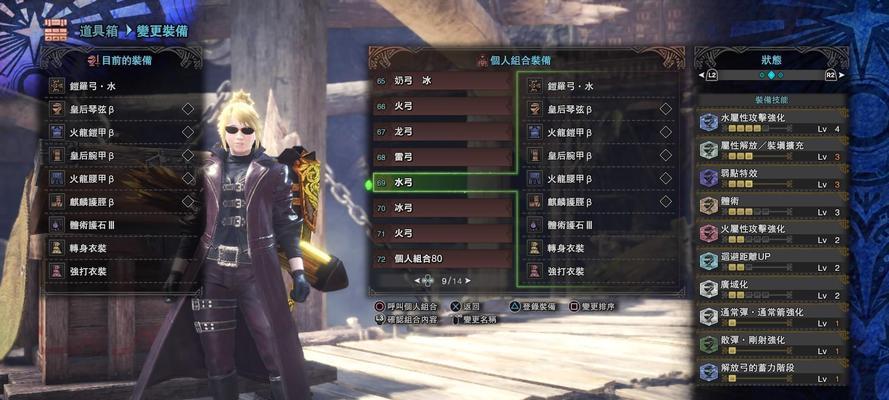Select loadout 65 奶弓 冰
Screen dimensions: 889x400
pos(441,81)
